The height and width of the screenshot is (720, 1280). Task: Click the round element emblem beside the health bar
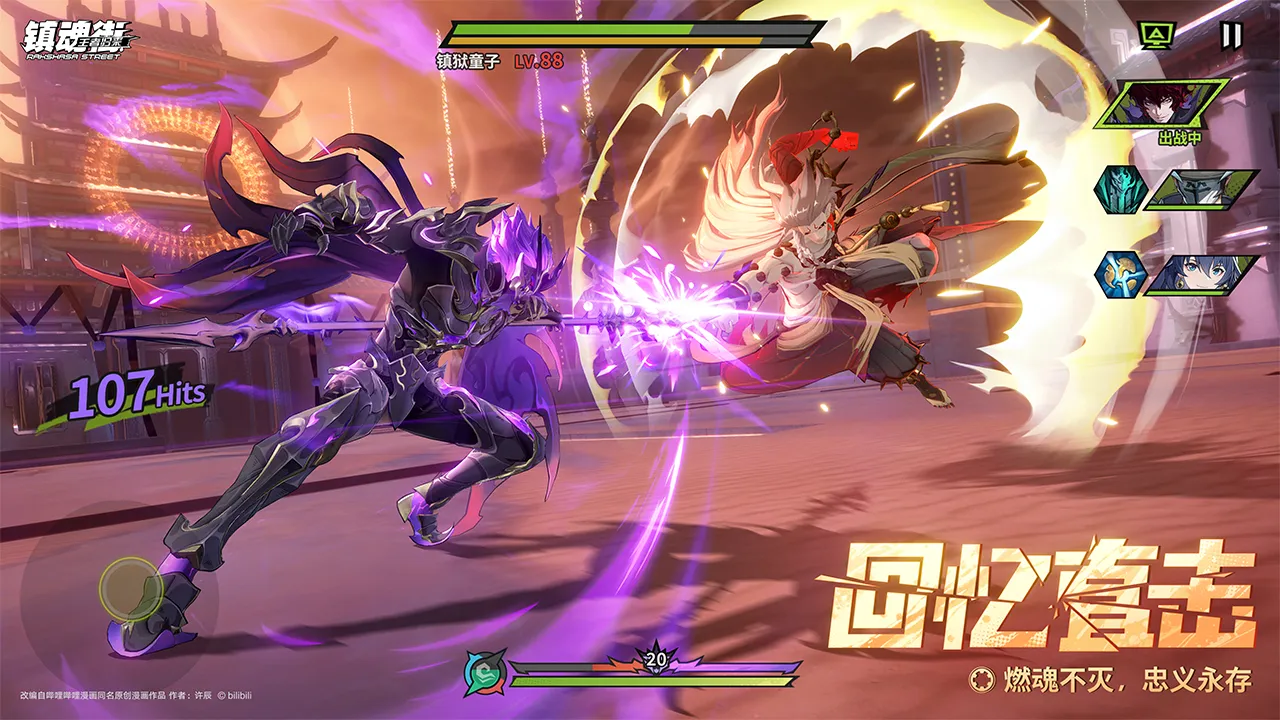483,673
